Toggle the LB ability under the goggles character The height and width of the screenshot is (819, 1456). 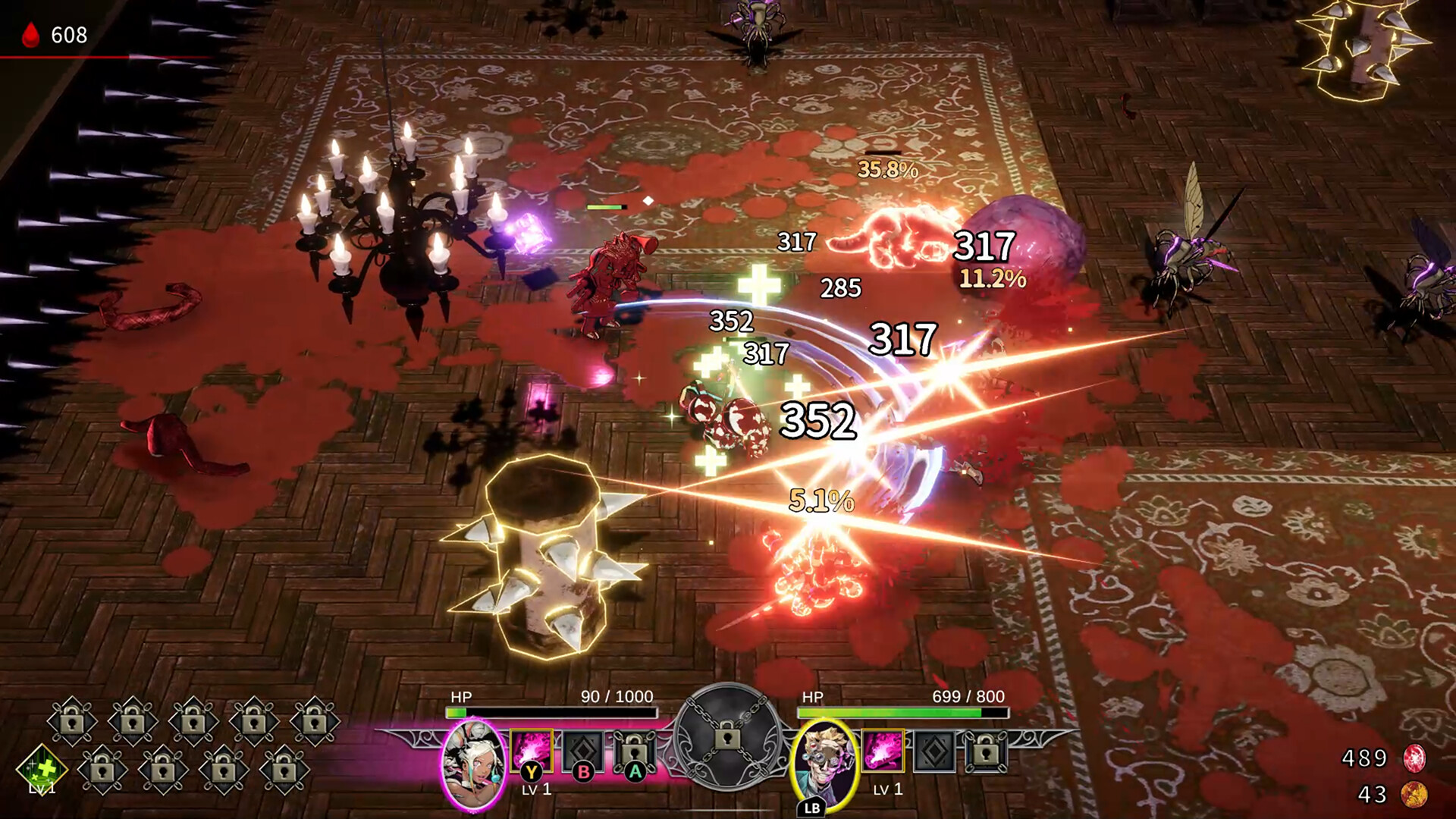click(811, 806)
